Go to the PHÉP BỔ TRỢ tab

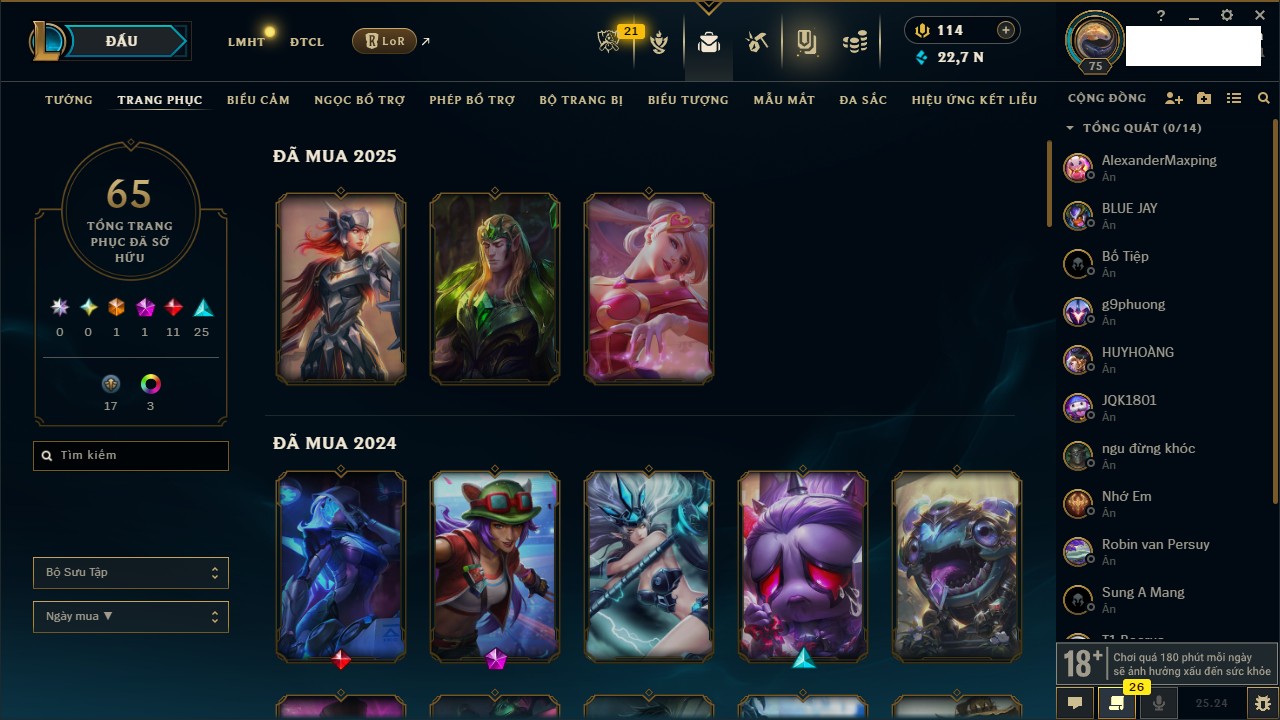472,100
